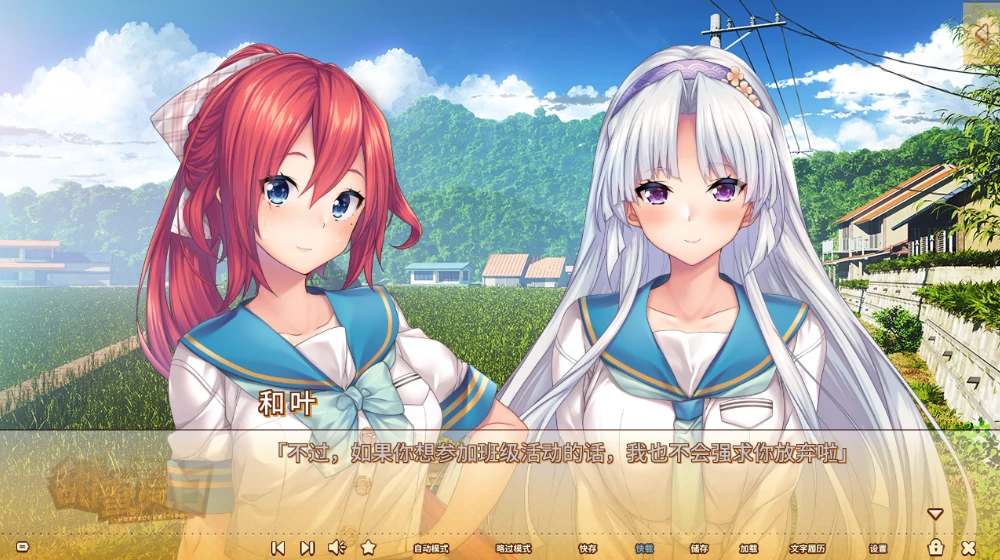Open the 设置 settings screen
The width and height of the screenshot is (1000, 560).
click(878, 549)
